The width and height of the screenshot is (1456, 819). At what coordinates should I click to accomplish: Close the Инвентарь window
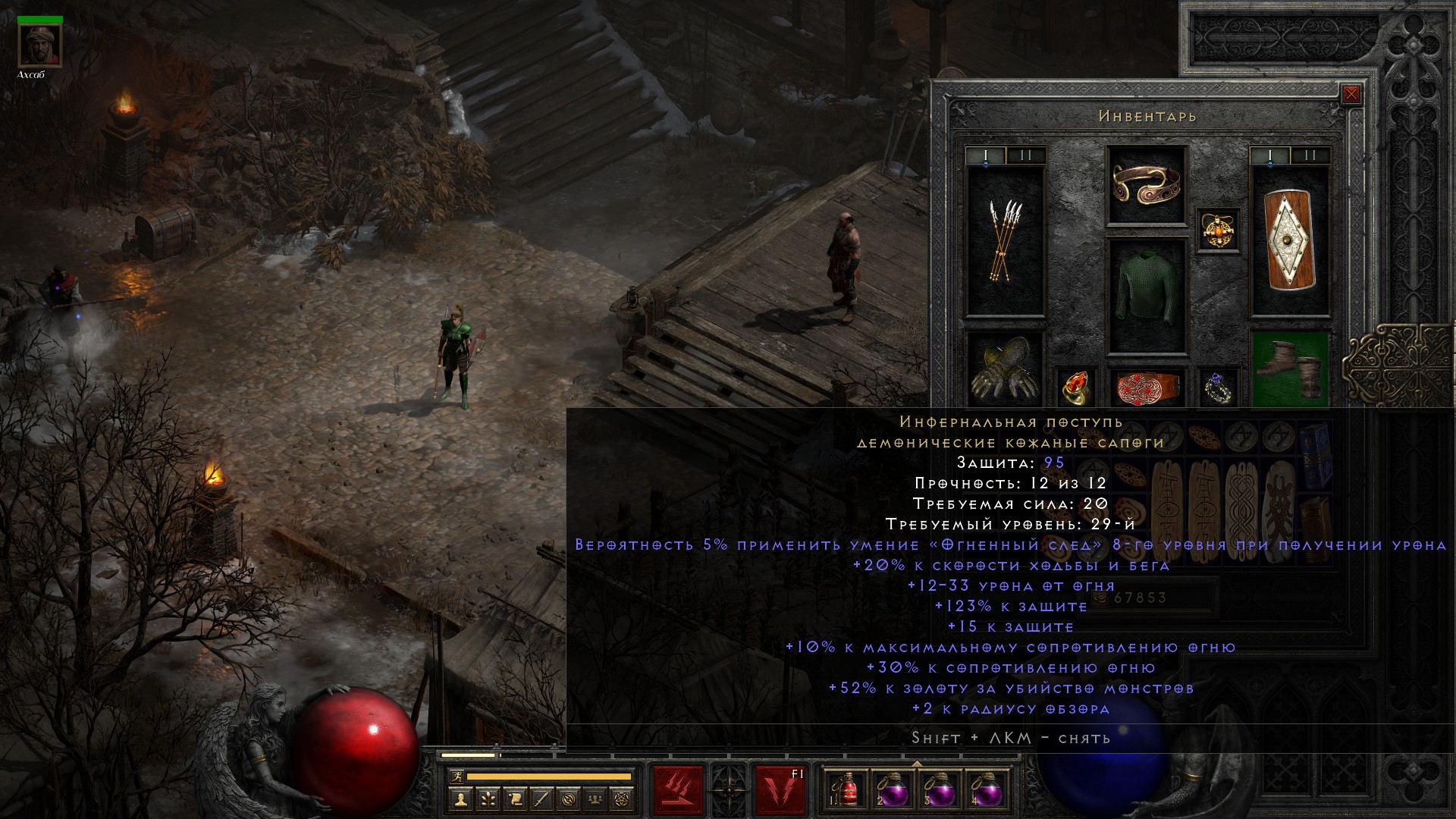[1351, 95]
